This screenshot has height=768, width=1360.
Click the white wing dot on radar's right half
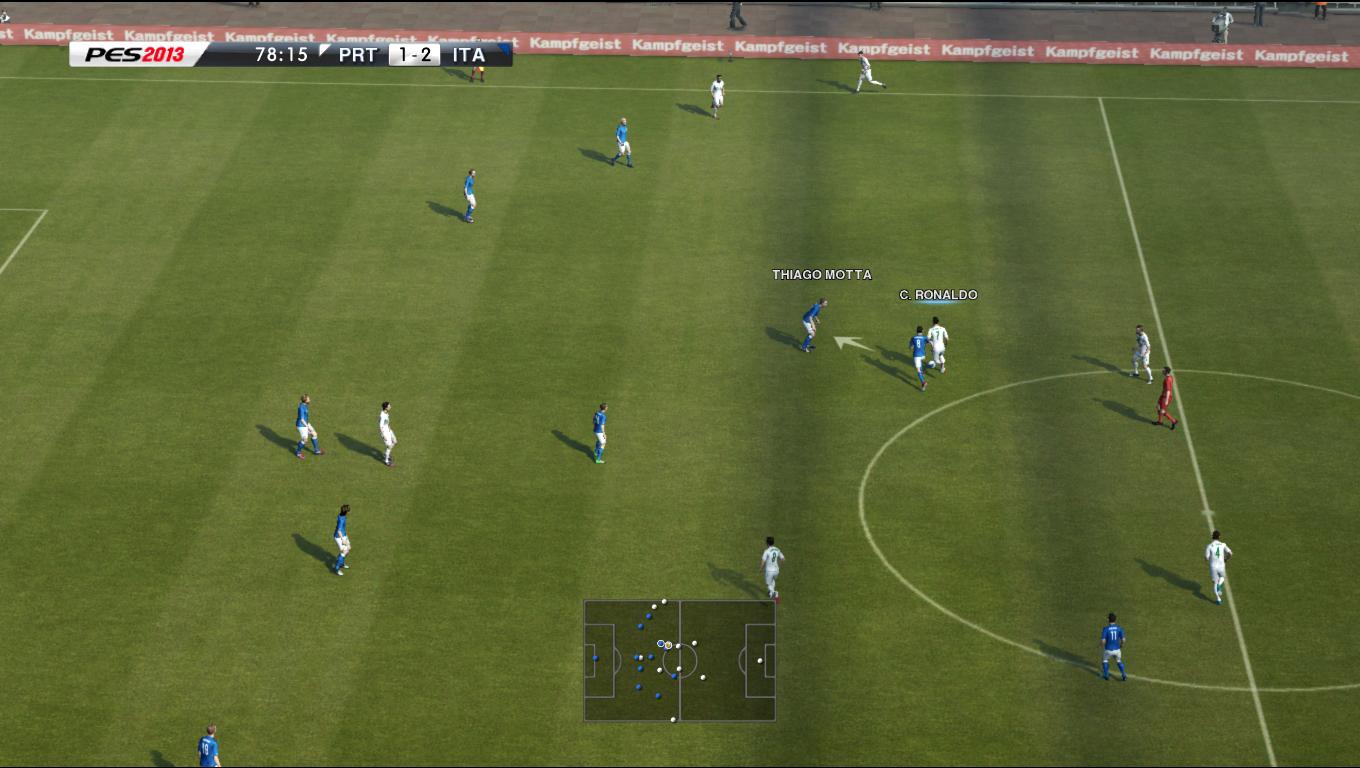click(703, 677)
